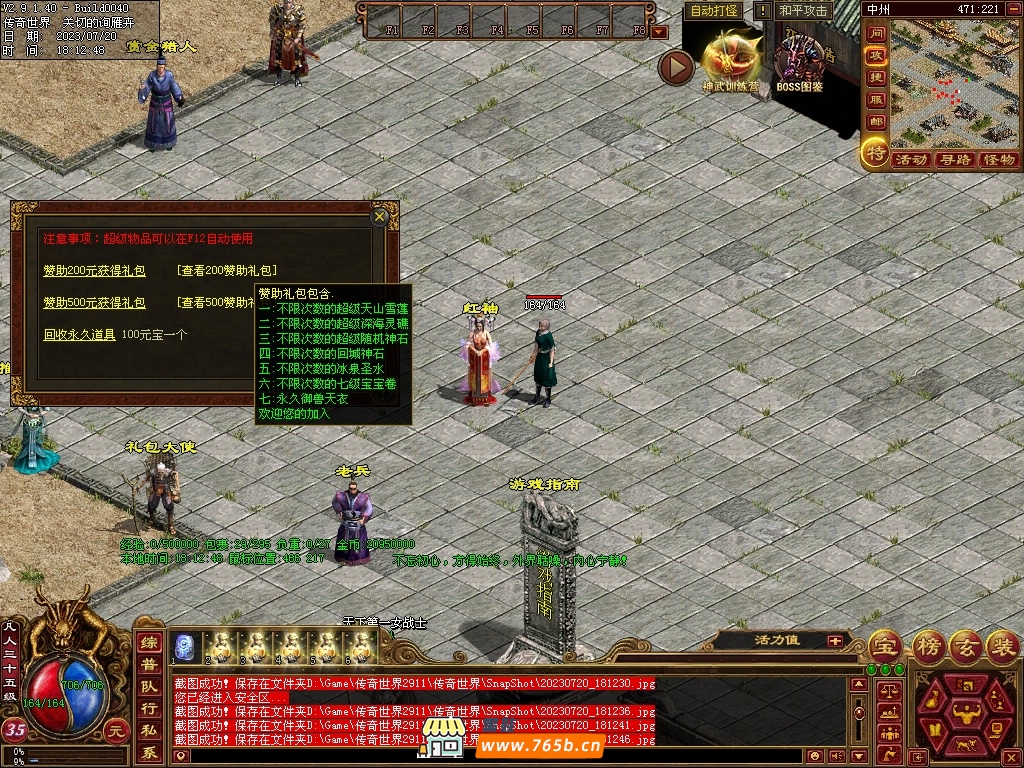Open the 活动 events button
The width and height of the screenshot is (1024, 768).
click(910, 159)
